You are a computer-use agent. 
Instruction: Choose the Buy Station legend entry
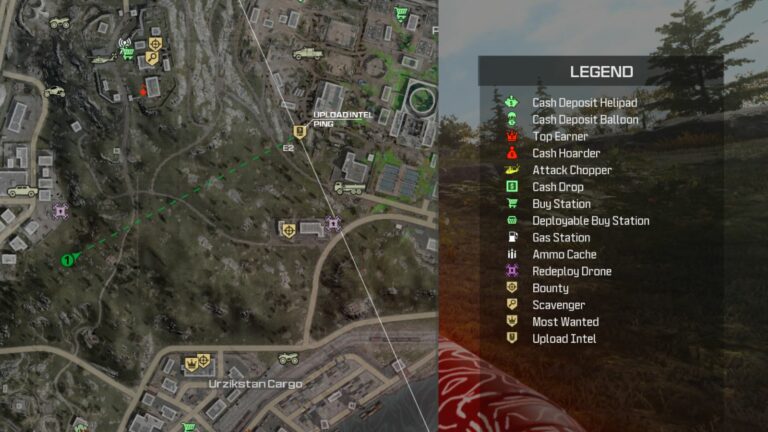[x=561, y=204]
